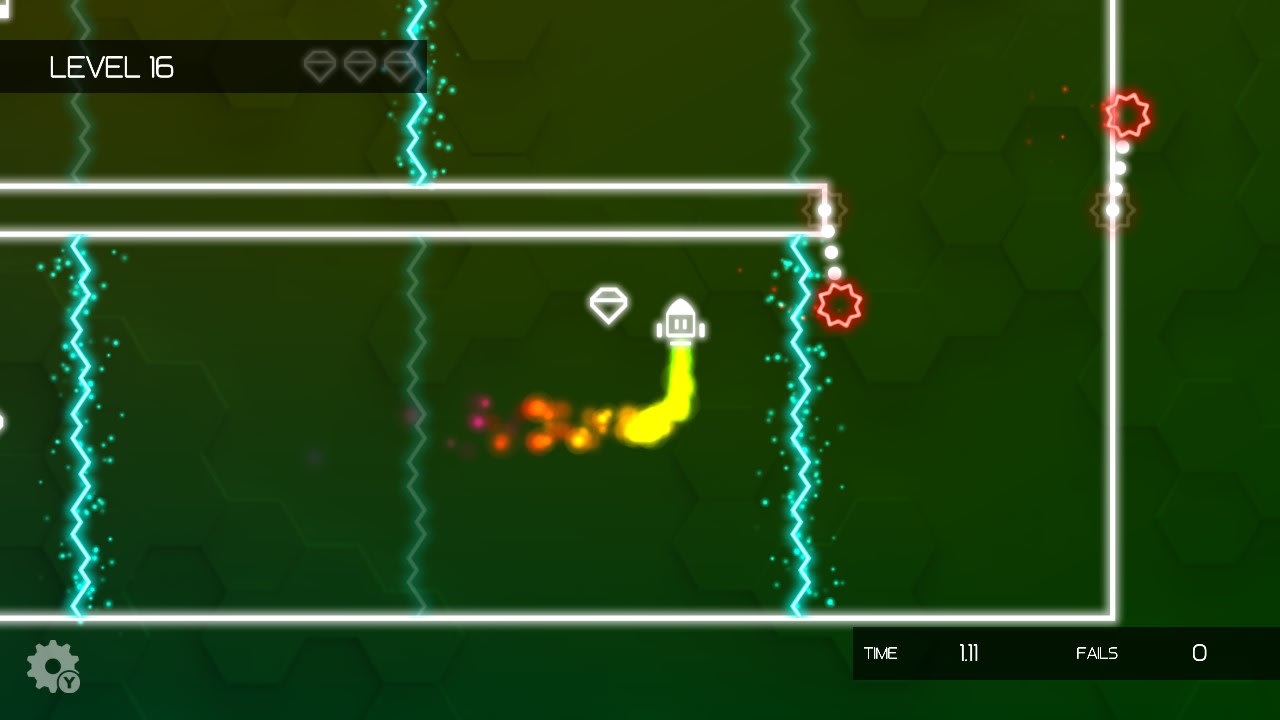Collect the glowing diamond gem
Viewport: 1280px width, 720px height.
pos(609,304)
